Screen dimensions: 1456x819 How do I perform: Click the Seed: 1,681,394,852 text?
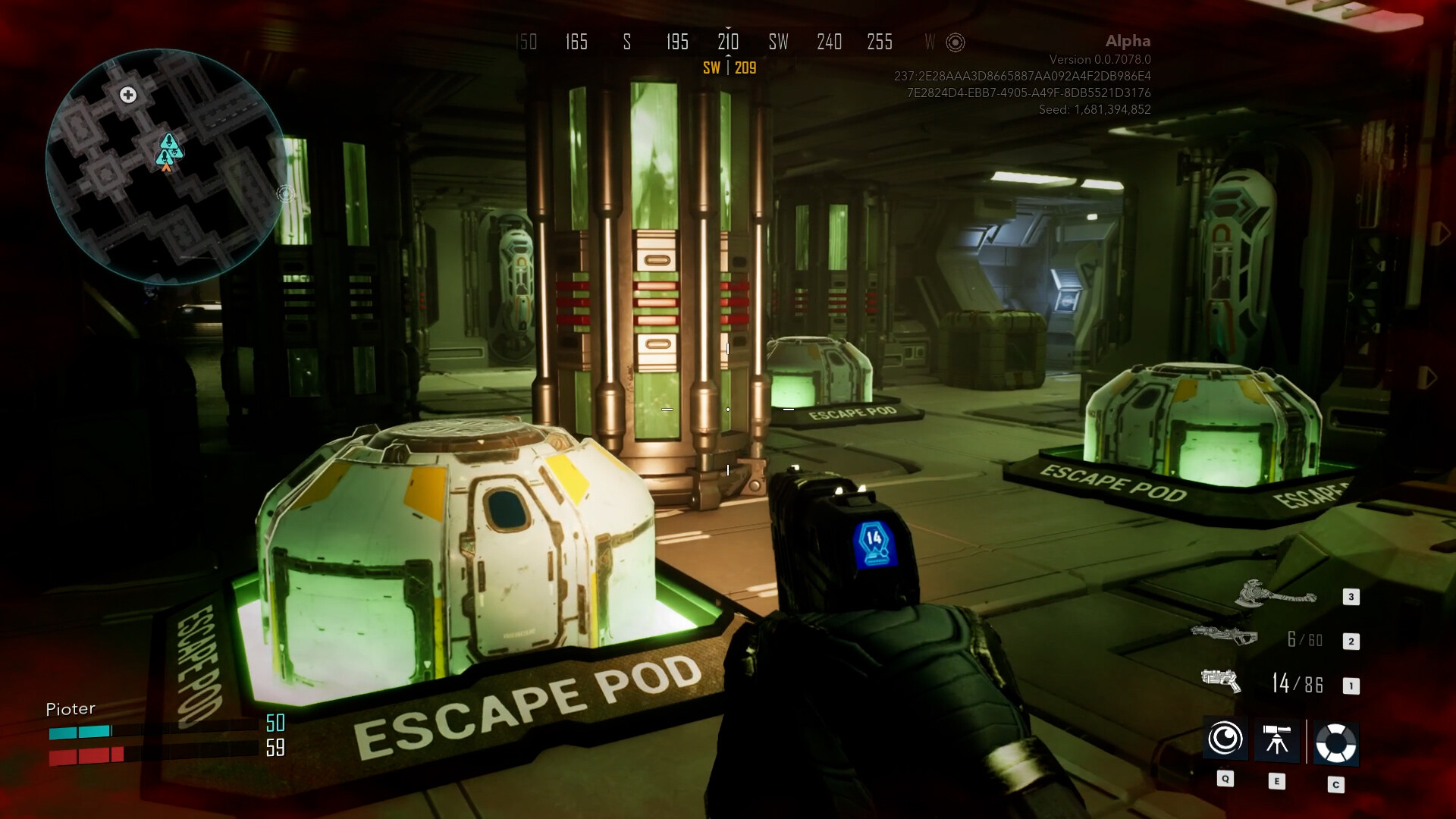click(1095, 109)
